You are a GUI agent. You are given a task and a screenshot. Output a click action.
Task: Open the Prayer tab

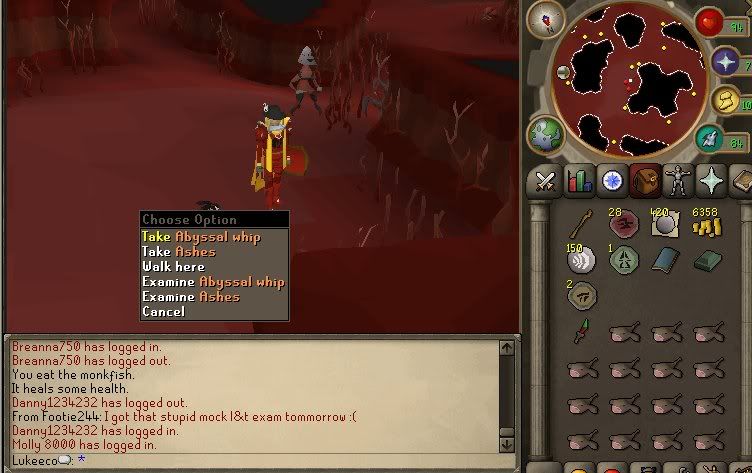[711, 181]
